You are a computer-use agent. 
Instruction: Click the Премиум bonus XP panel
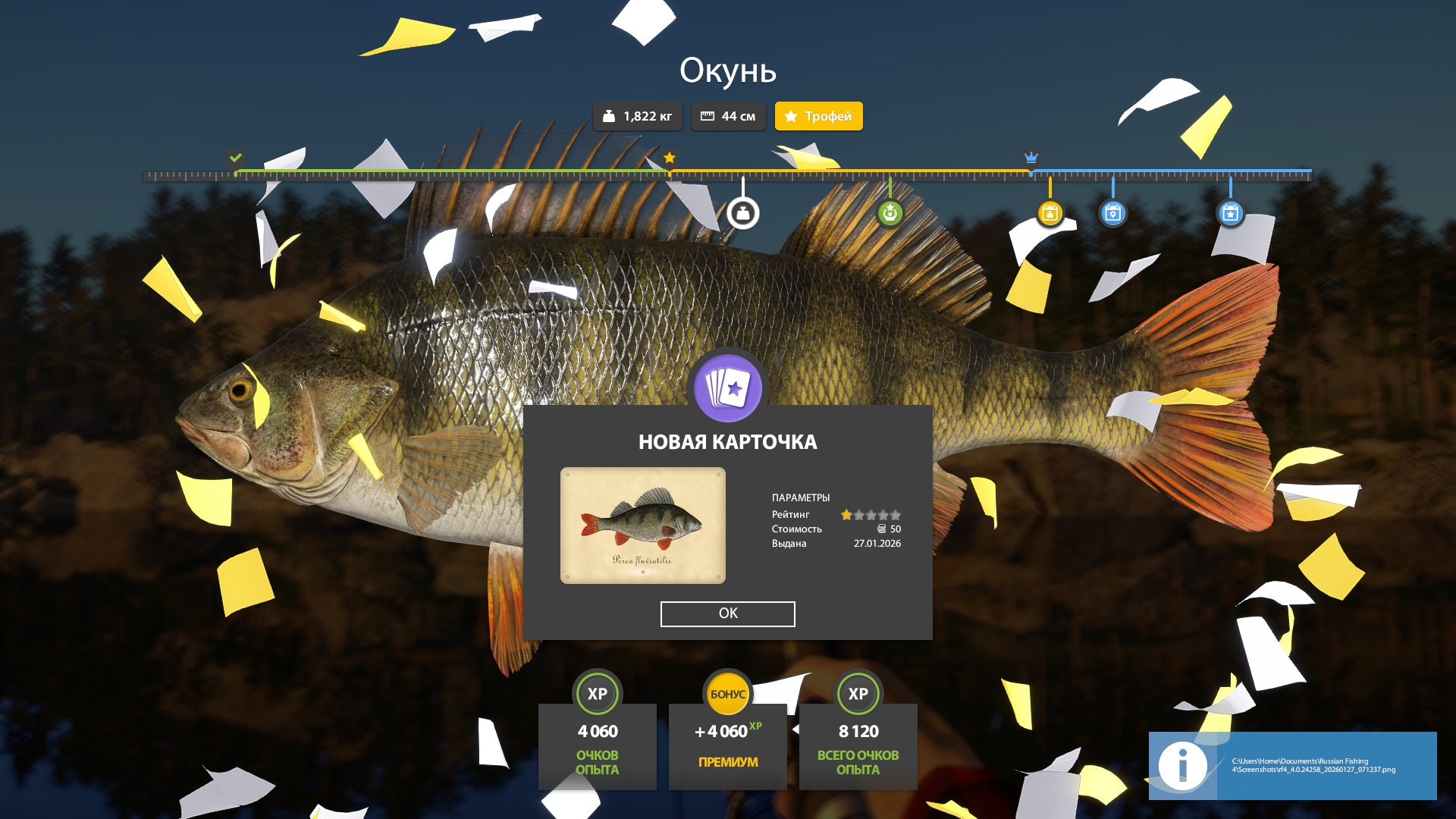pyautogui.click(x=727, y=746)
